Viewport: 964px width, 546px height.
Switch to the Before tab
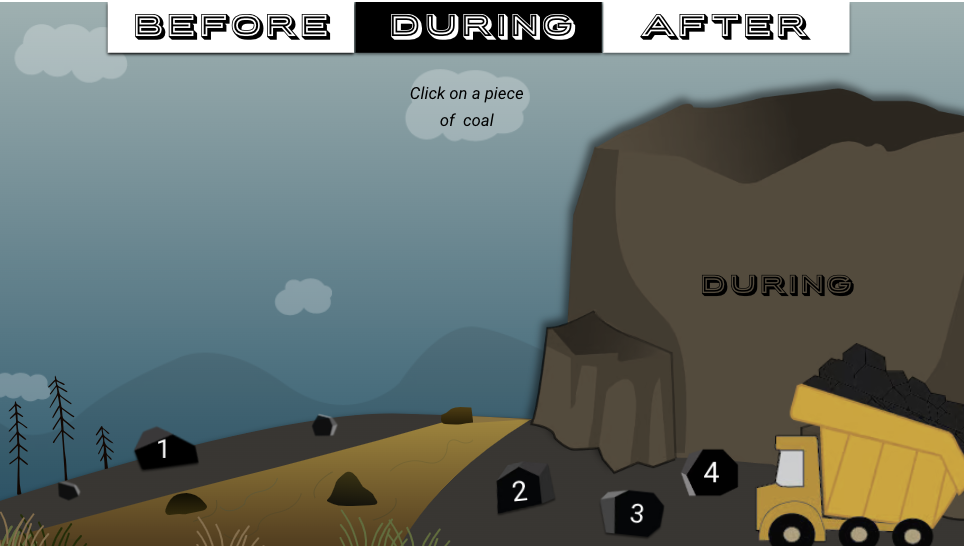(231, 27)
